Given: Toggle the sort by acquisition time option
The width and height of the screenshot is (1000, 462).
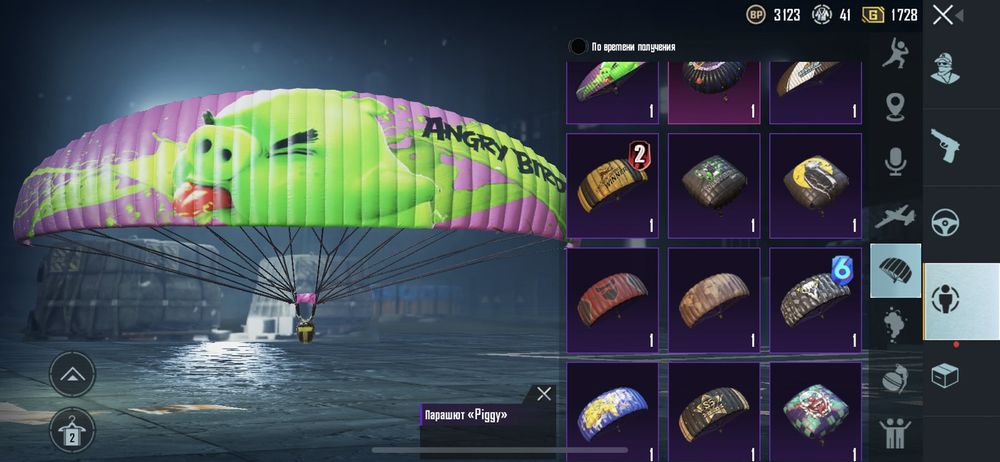Looking at the screenshot, I should point(578,46).
